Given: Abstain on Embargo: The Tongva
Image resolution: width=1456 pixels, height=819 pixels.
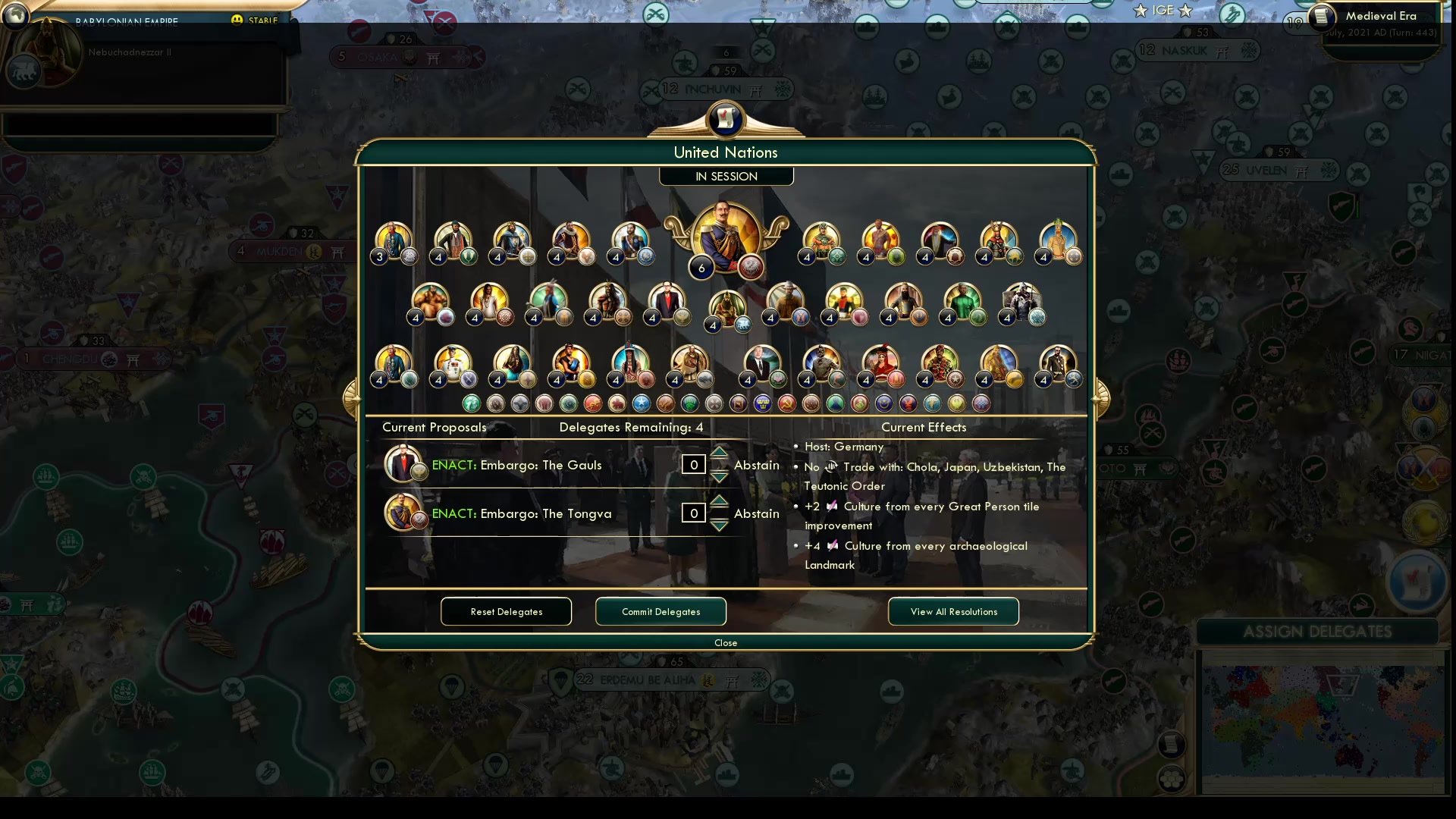Looking at the screenshot, I should (756, 513).
